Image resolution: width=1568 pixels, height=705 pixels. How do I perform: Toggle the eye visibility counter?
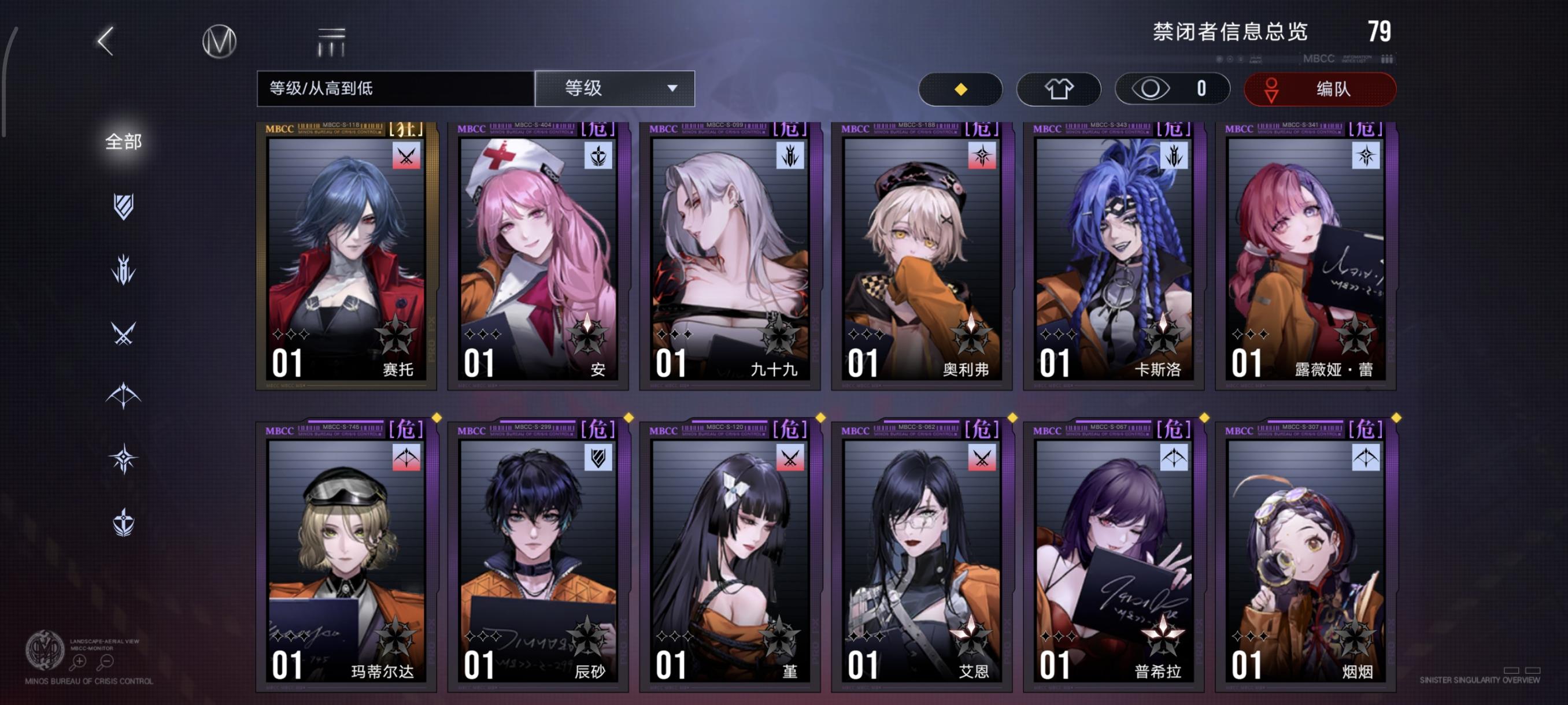(1171, 88)
